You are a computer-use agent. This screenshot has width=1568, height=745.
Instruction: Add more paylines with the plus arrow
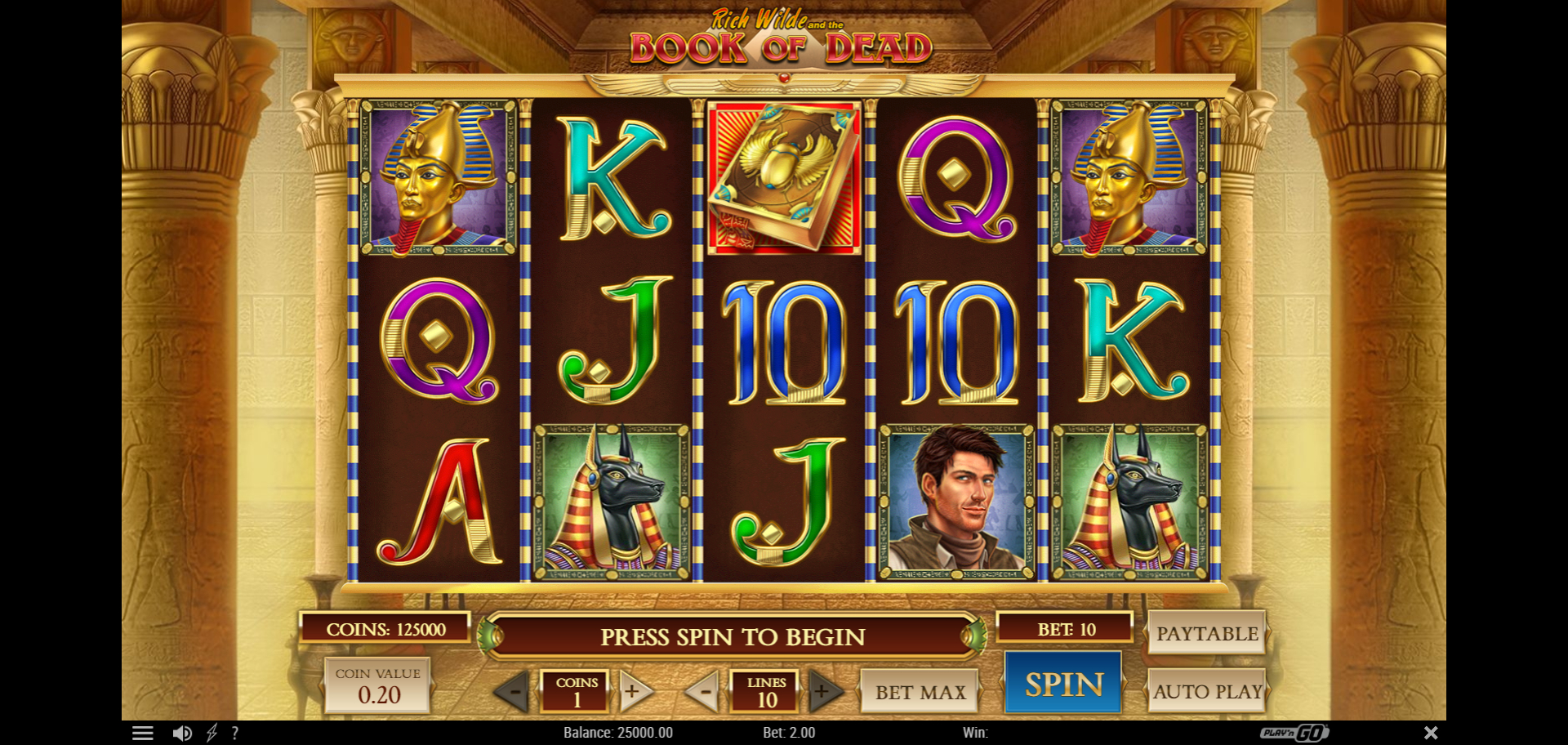[x=823, y=692]
